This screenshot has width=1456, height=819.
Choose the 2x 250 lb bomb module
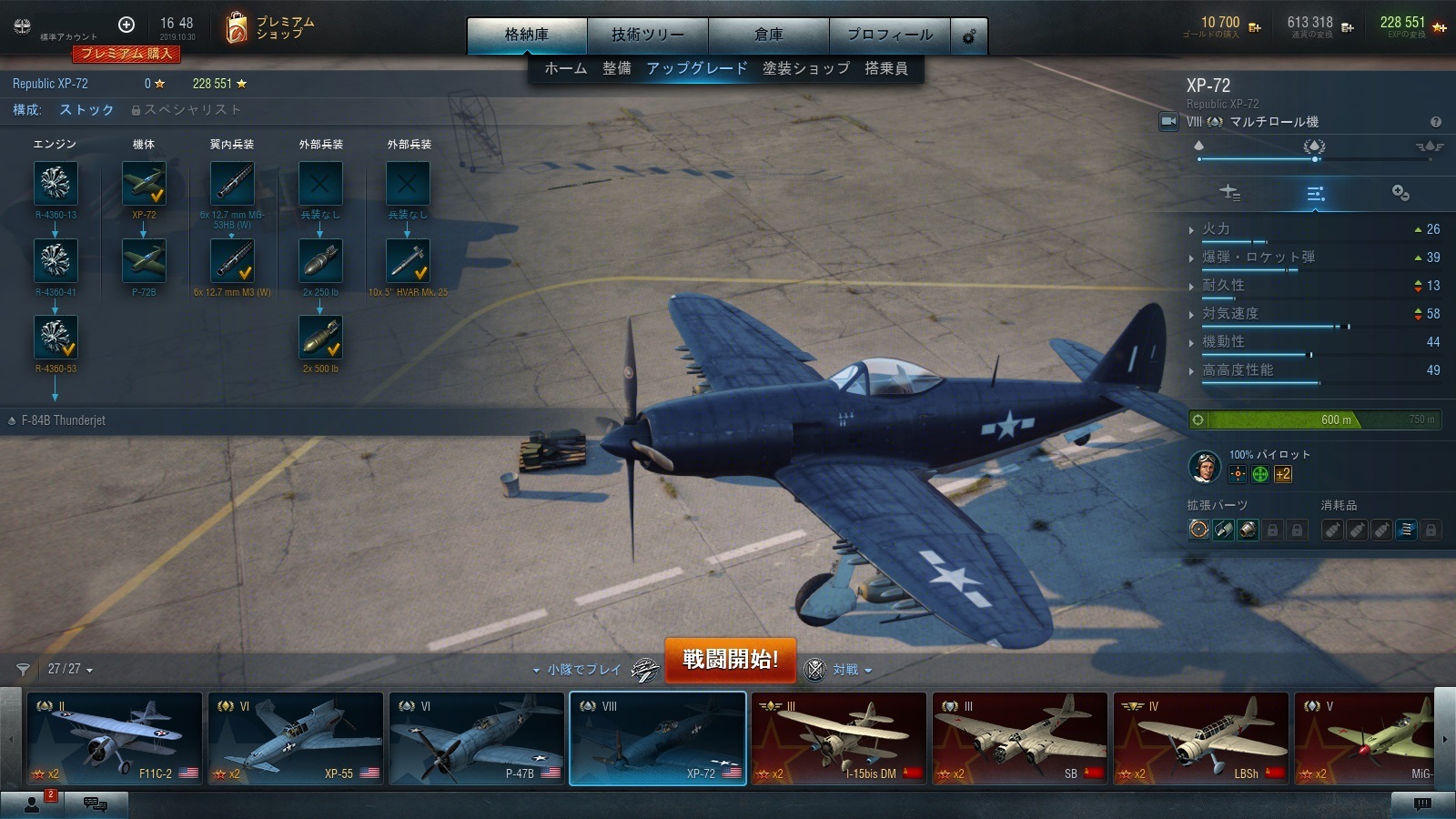320,261
